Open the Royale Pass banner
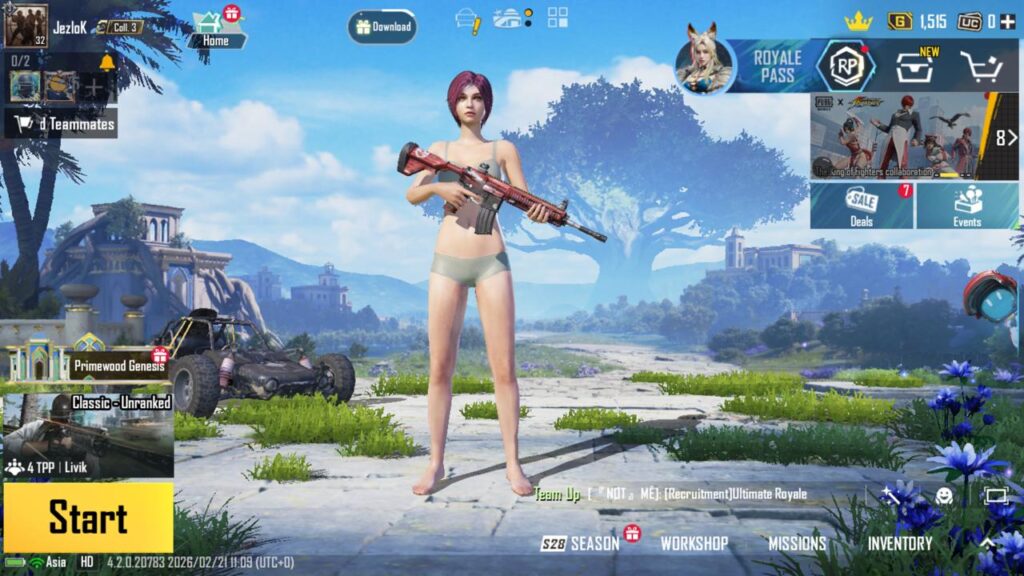Screen dimensions: 1024x576 (x=777, y=67)
